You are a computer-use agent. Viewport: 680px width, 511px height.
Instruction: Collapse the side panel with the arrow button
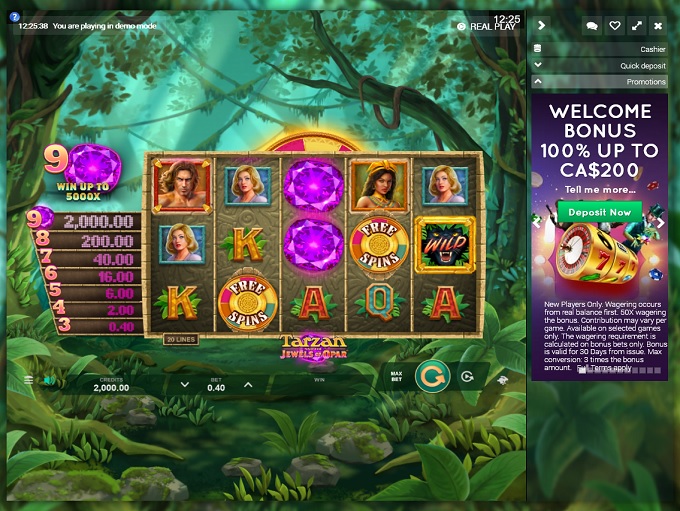coord(543,25)
